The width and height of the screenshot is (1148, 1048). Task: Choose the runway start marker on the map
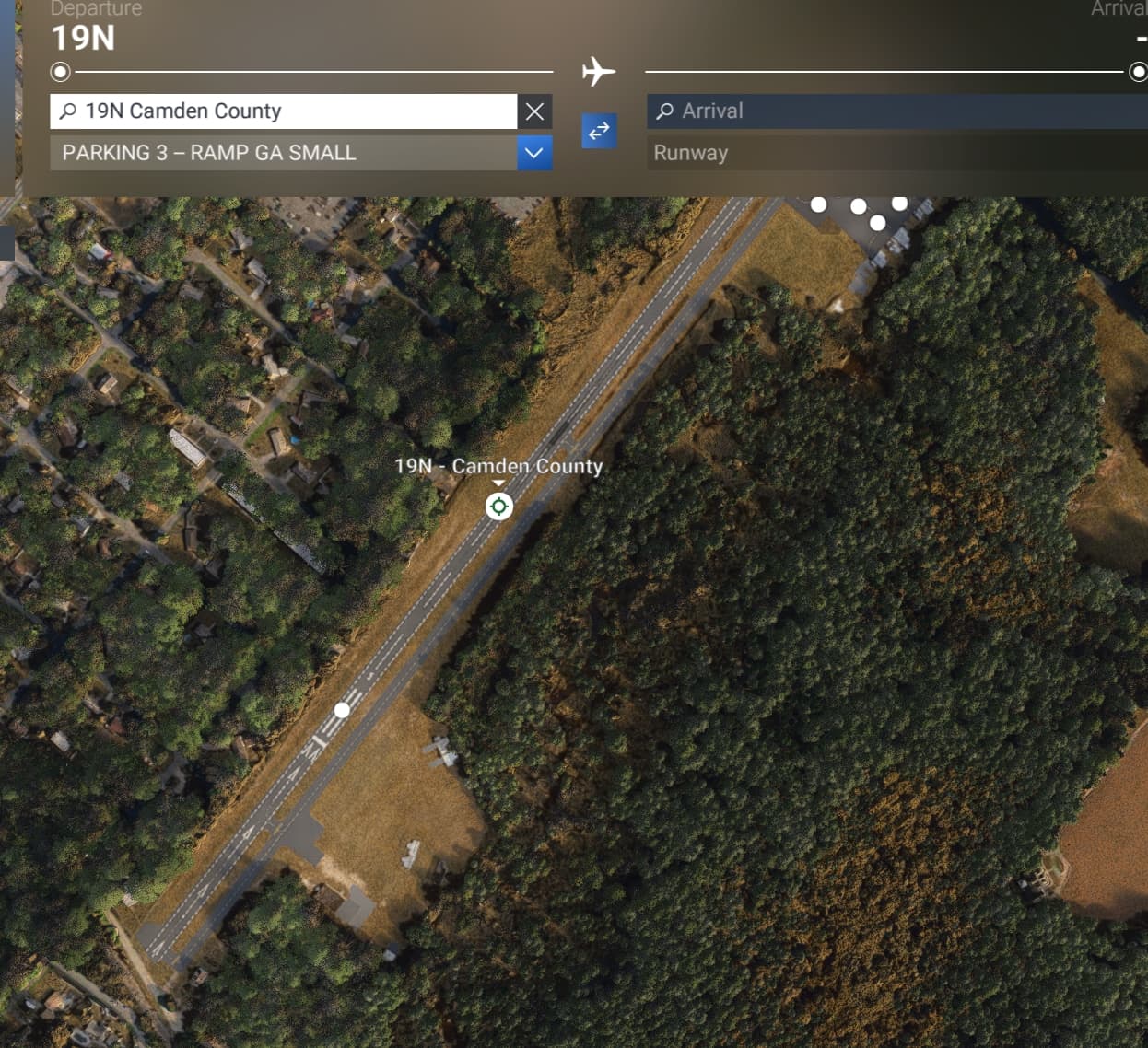pyautogui.click(x=342, y=710)
